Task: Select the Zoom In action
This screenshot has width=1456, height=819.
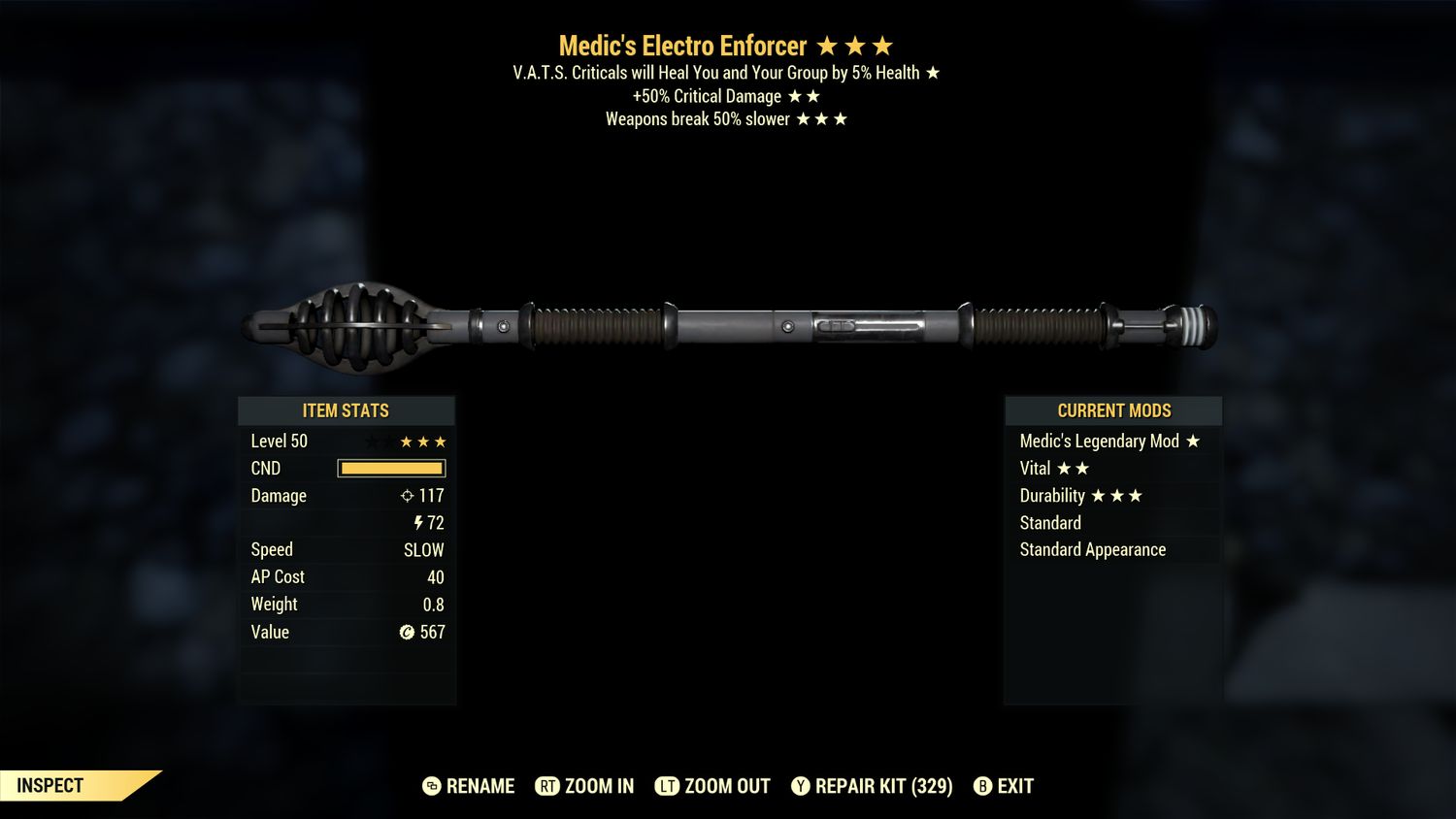Action: tap(584, 786)
